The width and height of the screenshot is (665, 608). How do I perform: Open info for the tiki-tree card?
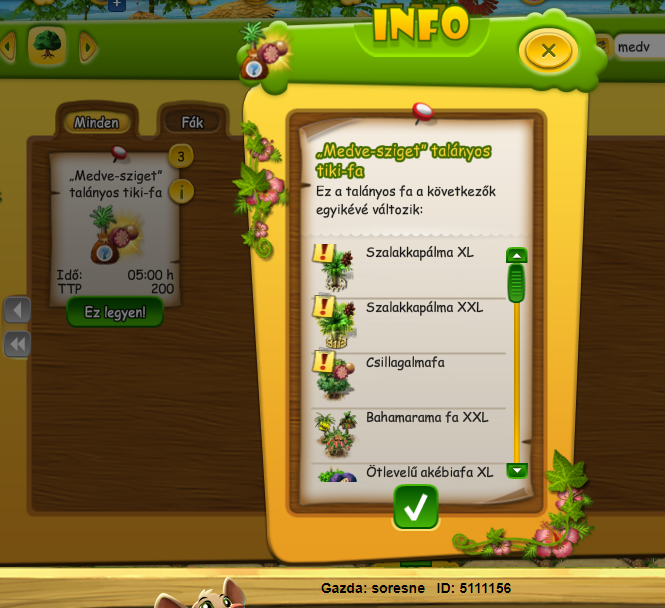(181, 191)
